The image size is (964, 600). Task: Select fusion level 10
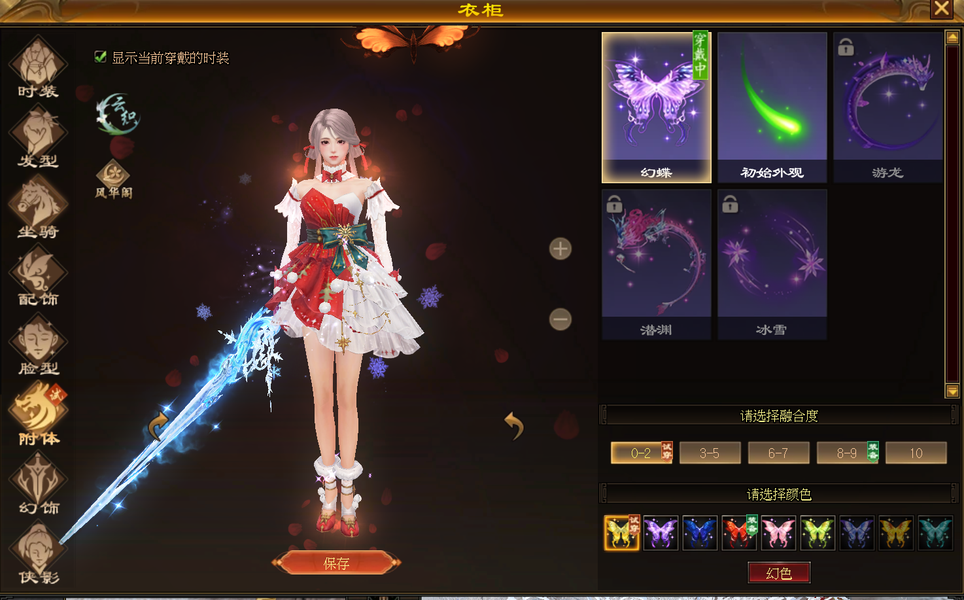pos(915,453)
